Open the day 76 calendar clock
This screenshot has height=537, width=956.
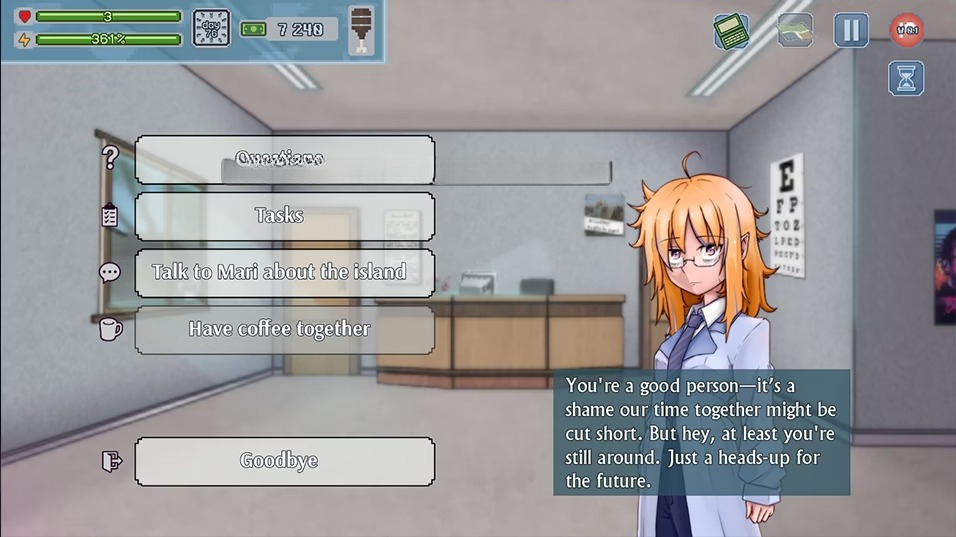pyautogui.click(x=211, y=28)
